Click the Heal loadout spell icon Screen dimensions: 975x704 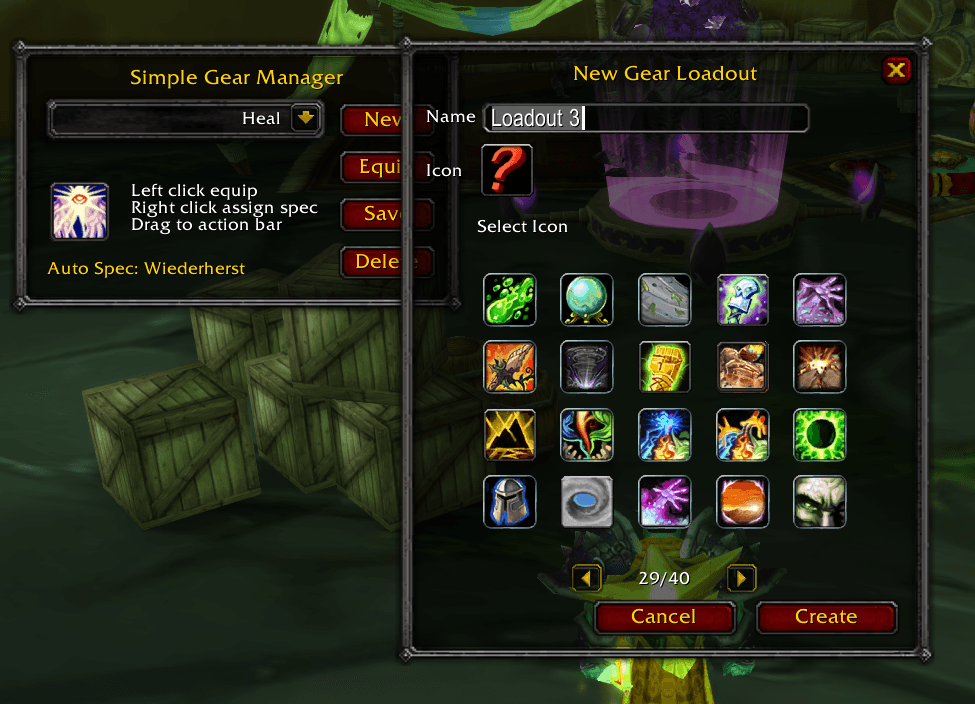[x=80, y=211]
